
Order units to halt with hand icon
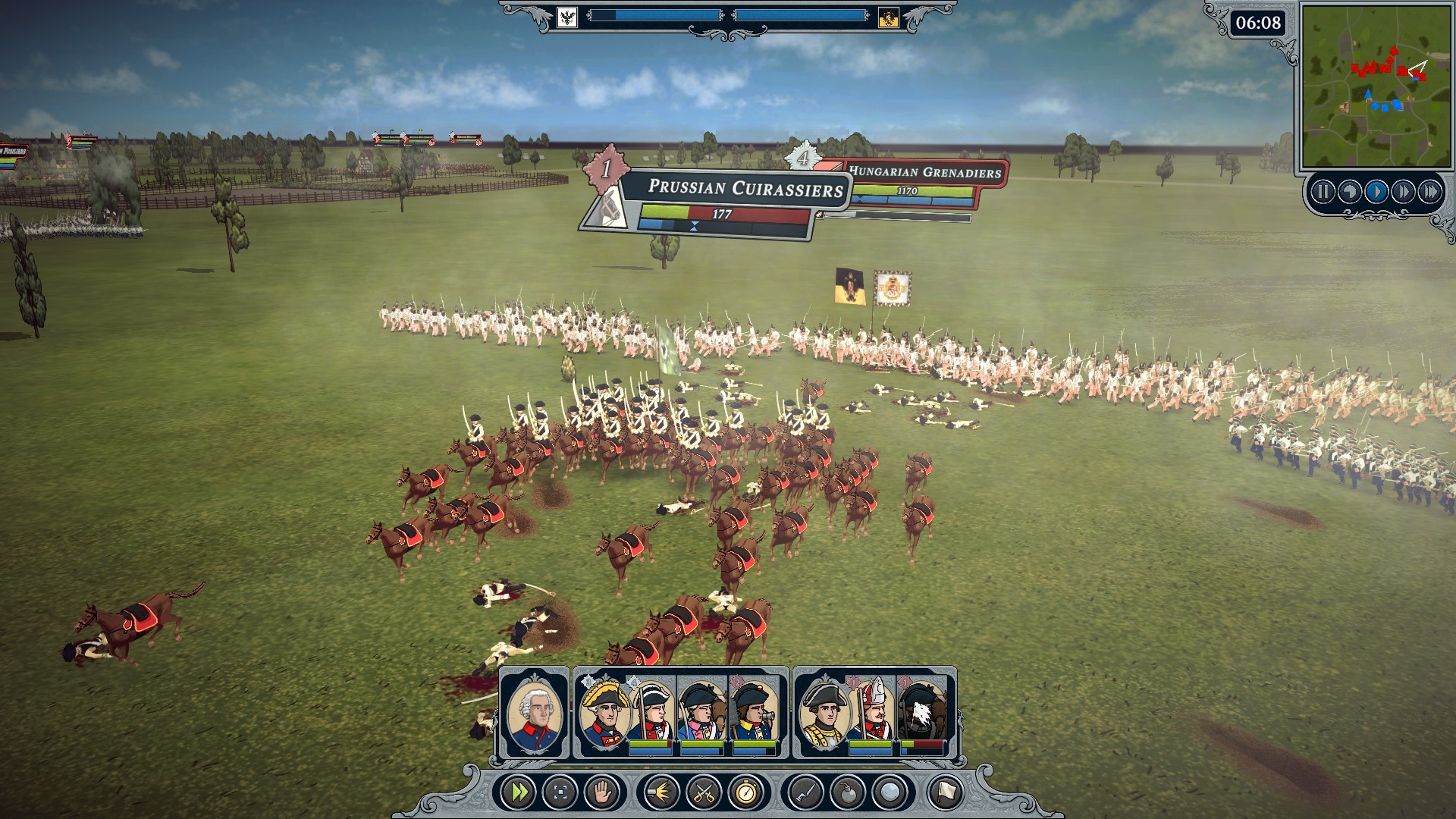coord(604,793)
